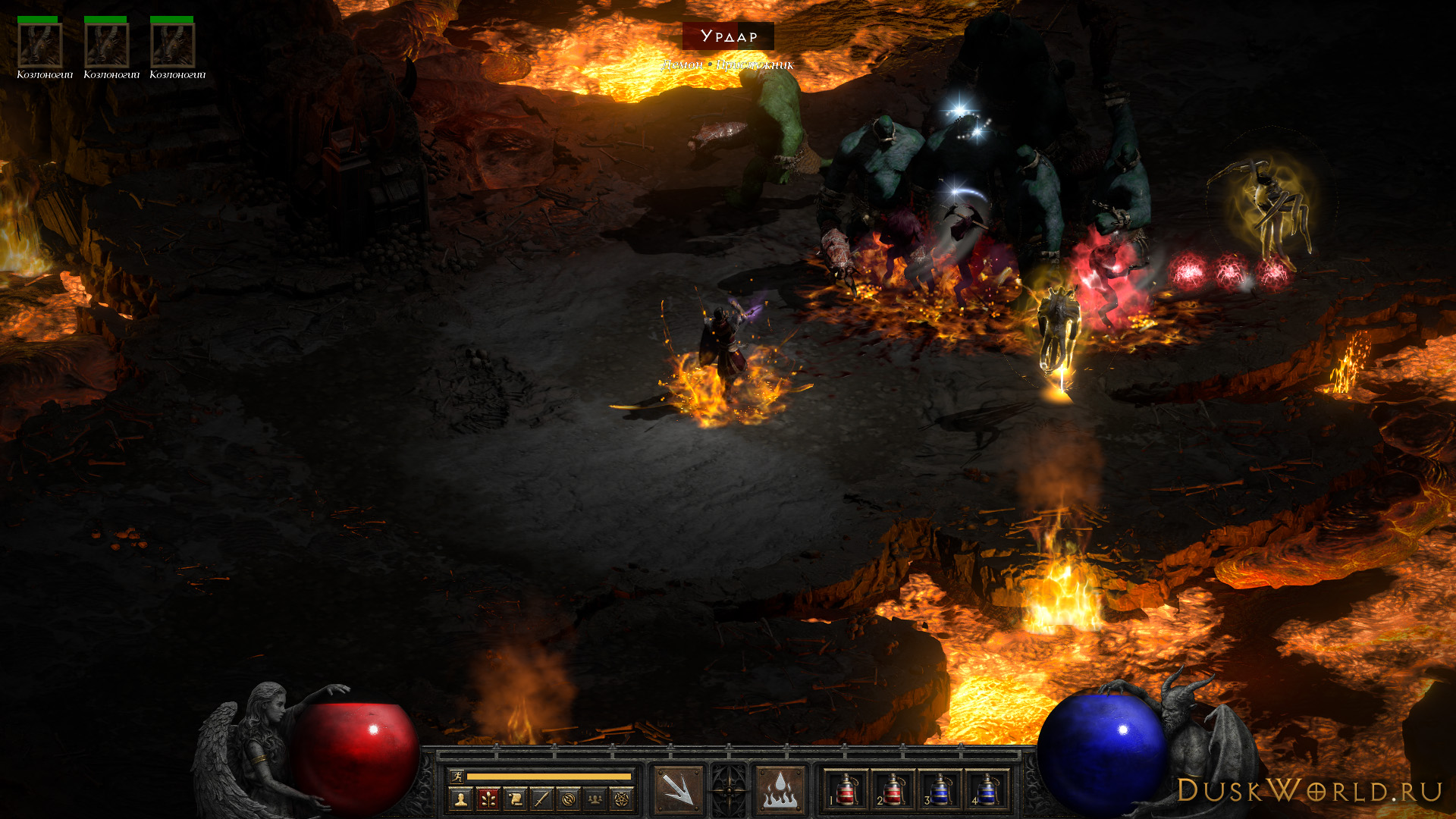Toggle the run/walk button
This screenshot has height=819, width=1456.
click(x=457, y=776)
